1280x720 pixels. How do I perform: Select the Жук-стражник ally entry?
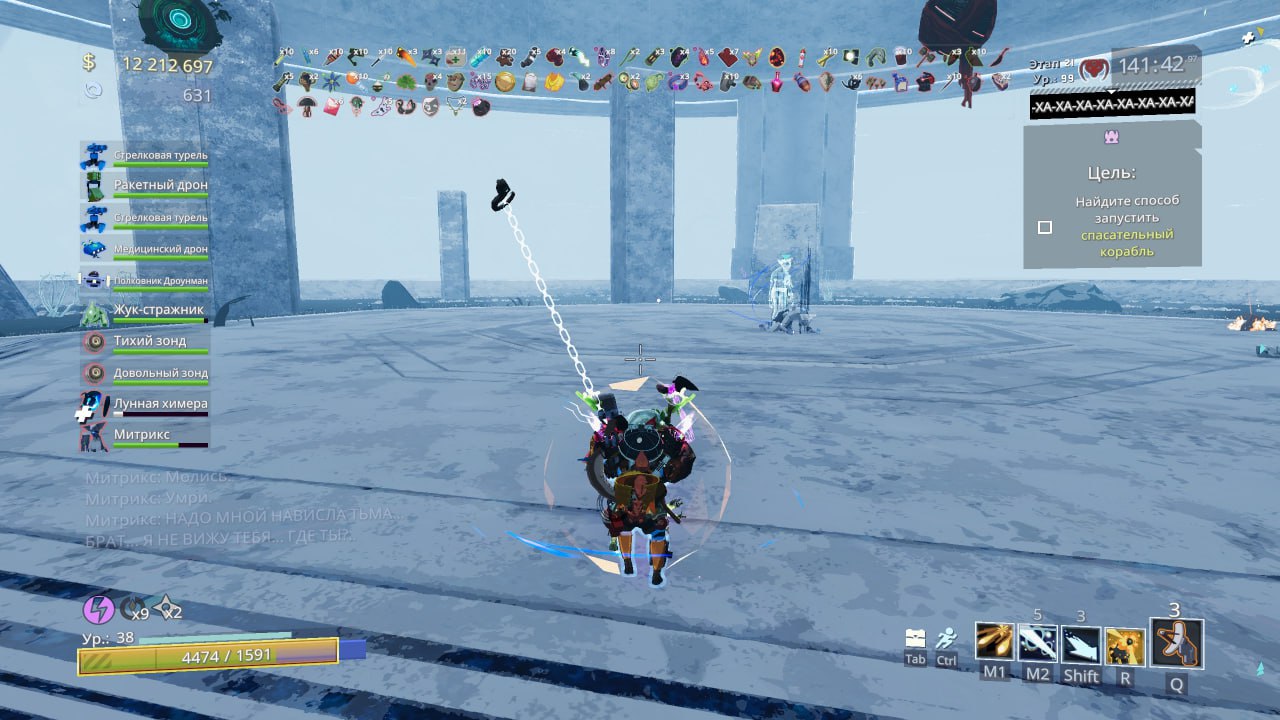pyautogui.click(x=145, y=313)
